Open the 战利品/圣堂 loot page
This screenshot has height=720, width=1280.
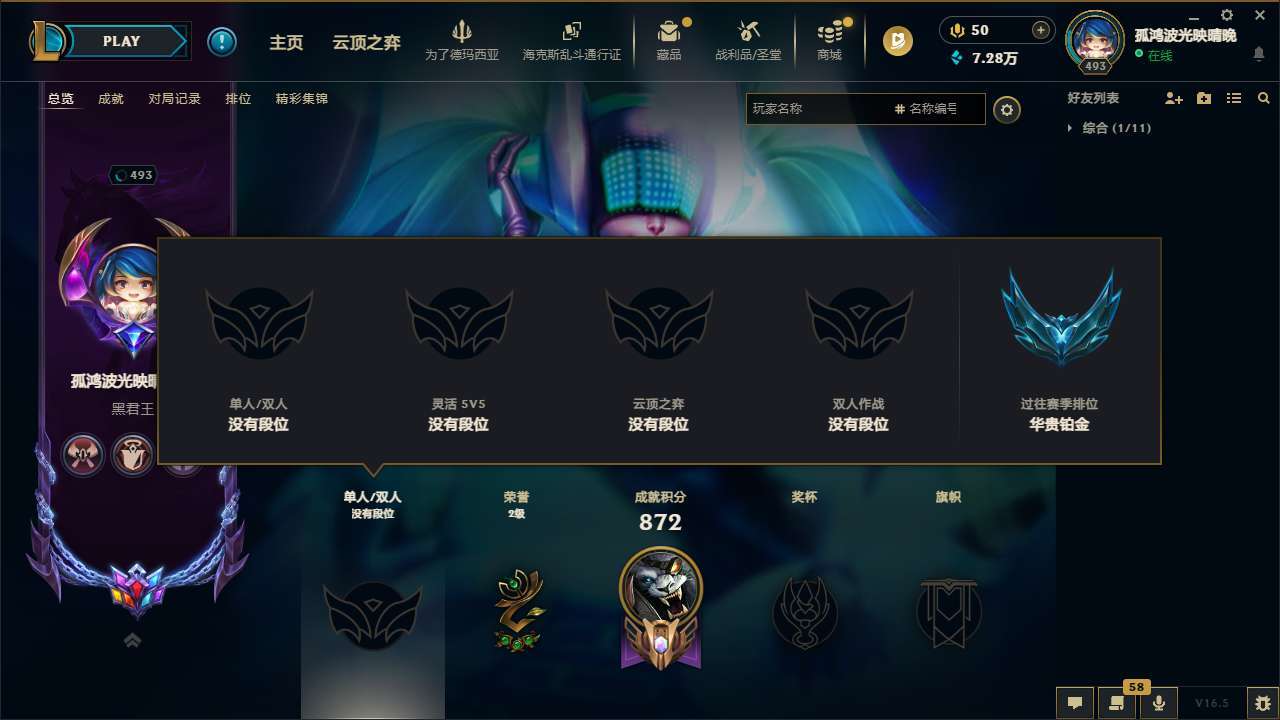746,41
